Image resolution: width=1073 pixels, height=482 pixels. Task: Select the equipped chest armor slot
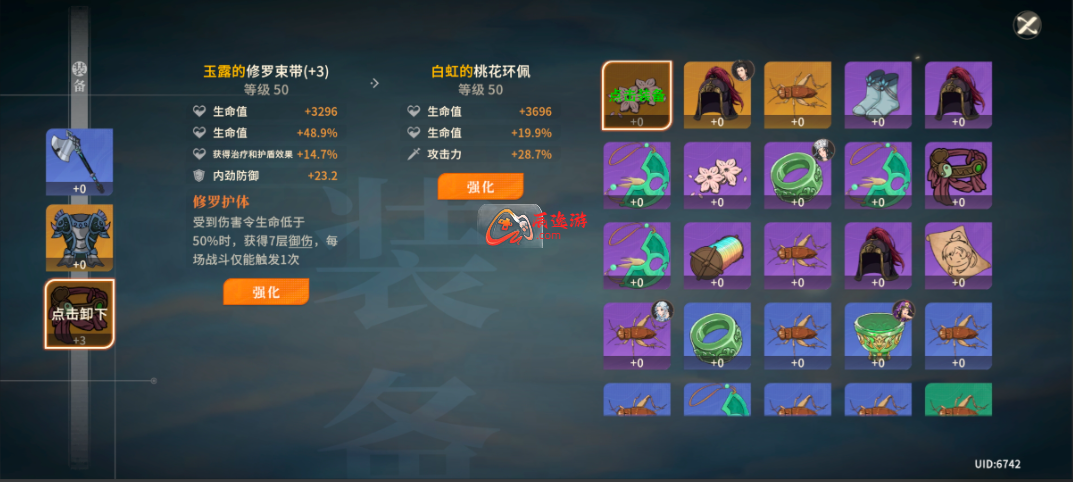pos(79,238)
